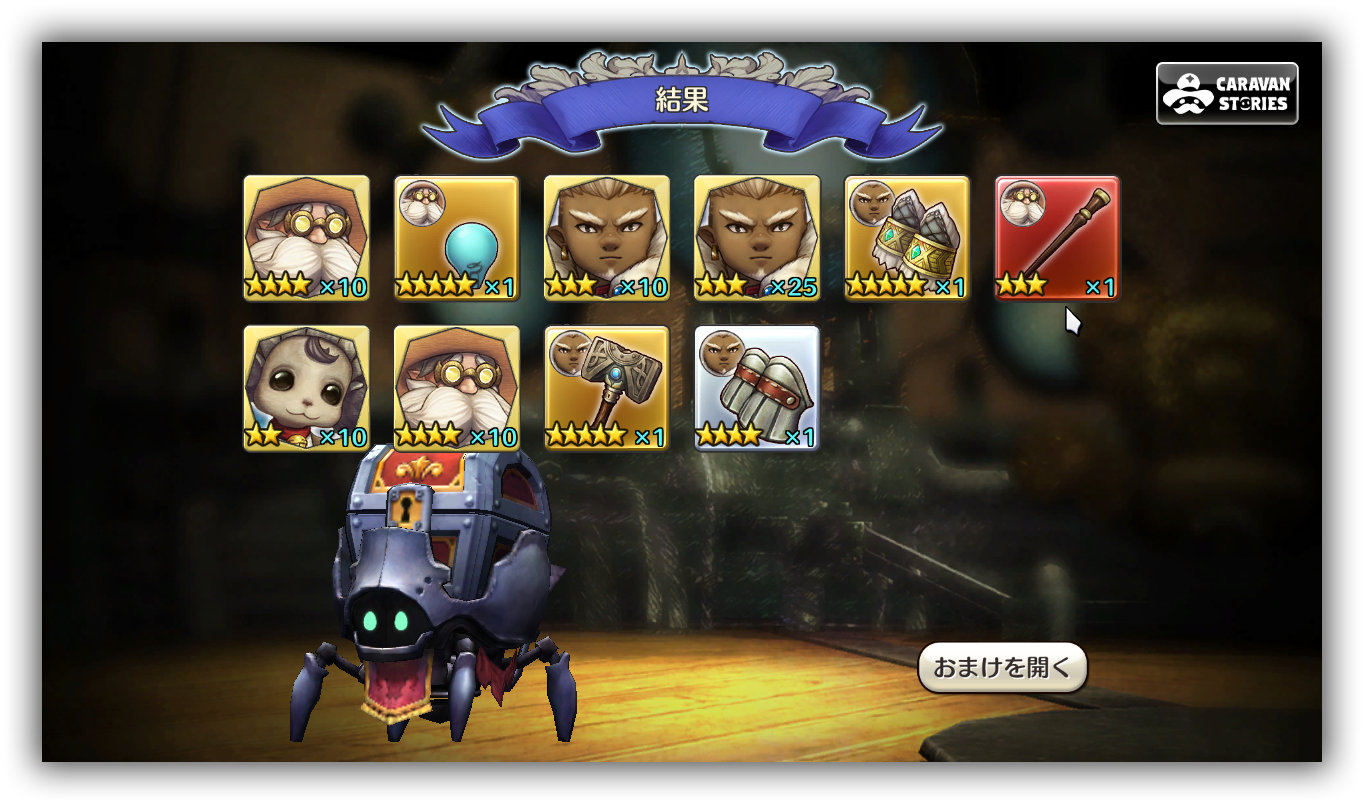Select the two-star cat character tile
The width and height of the screenshot is (1364, 804).
306,388
